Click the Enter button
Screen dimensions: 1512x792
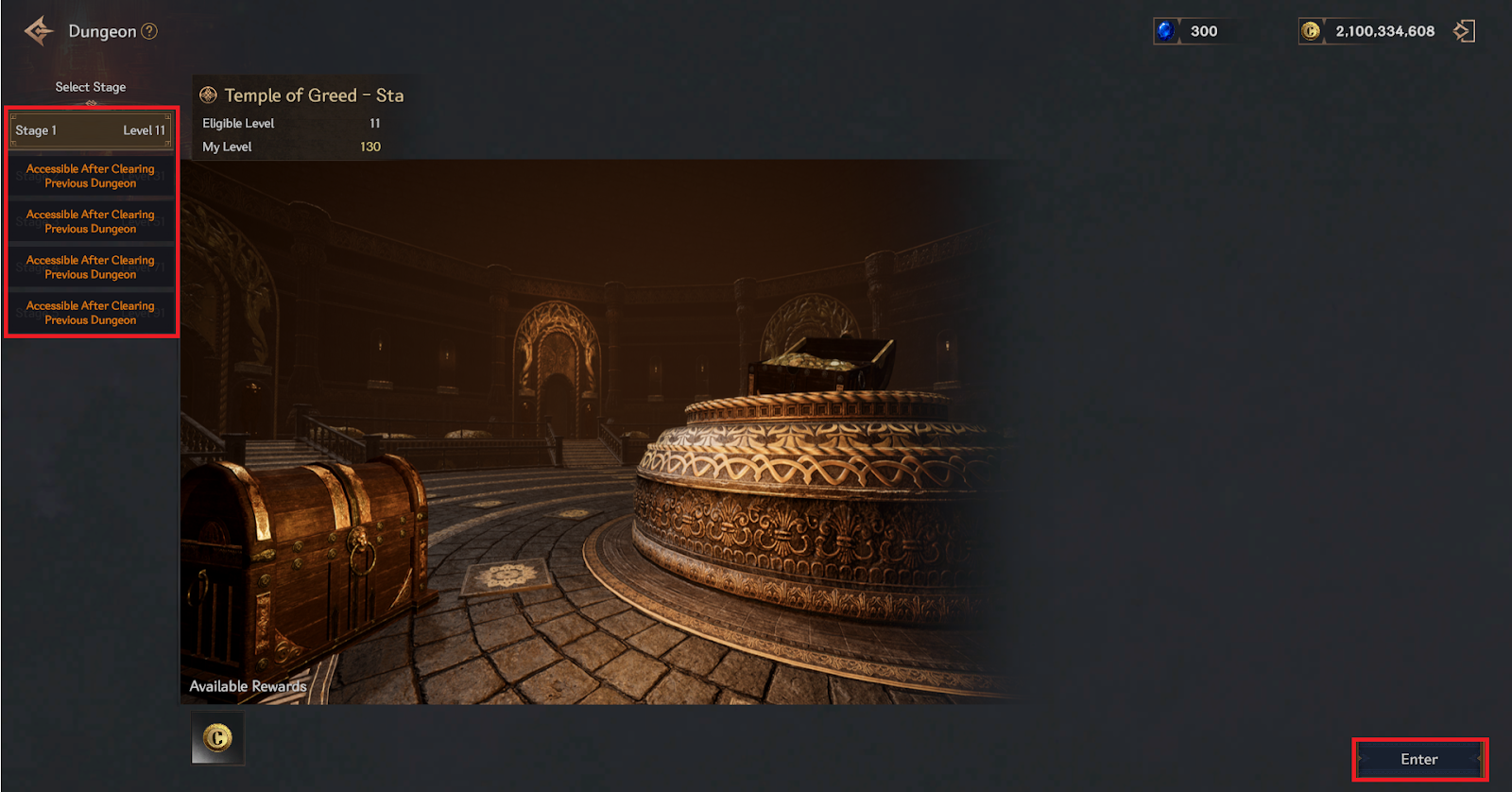(x=1418, y=759)
